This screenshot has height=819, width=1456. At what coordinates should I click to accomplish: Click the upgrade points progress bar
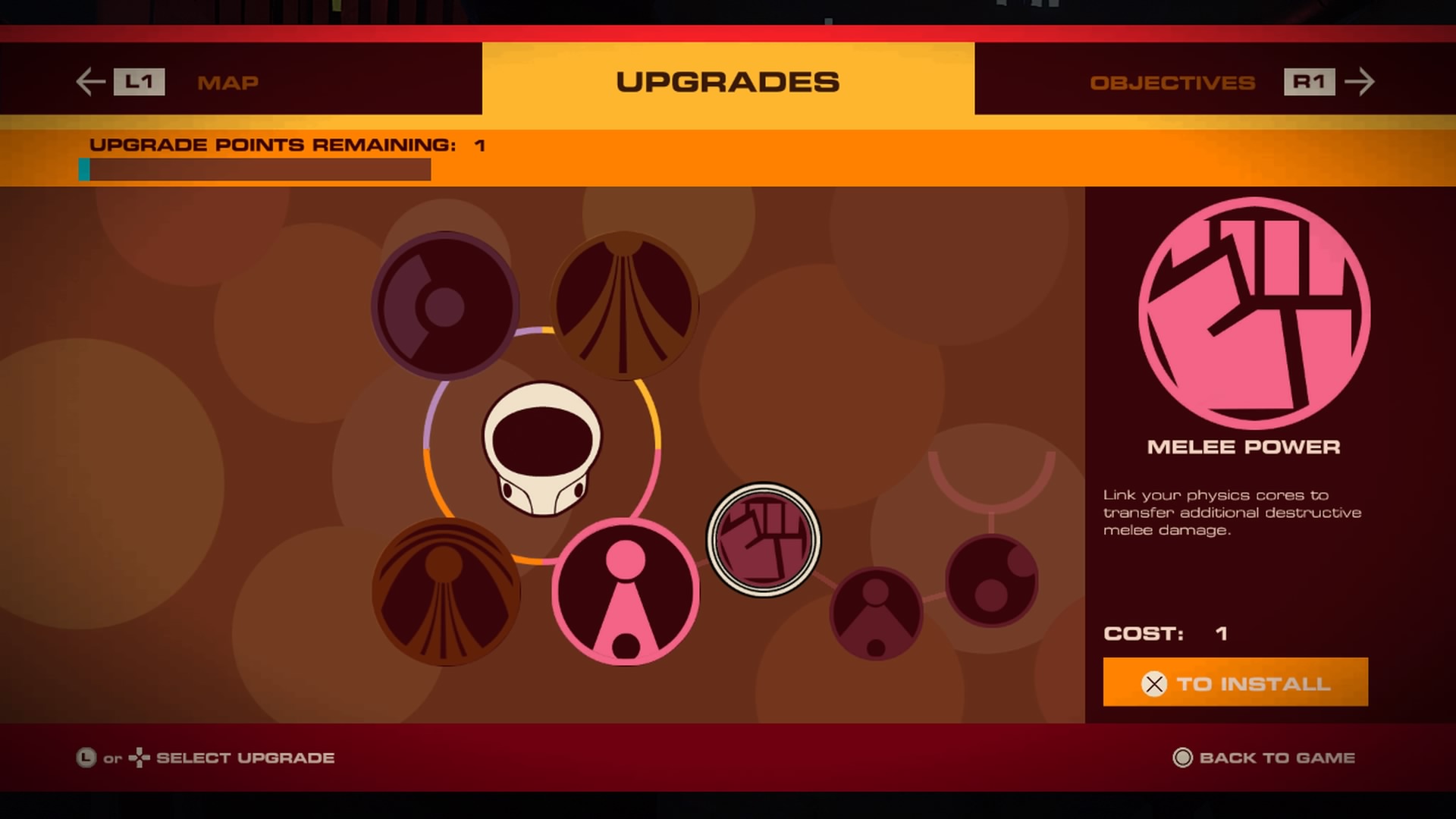pyautogui.click(x=254, y=170)
